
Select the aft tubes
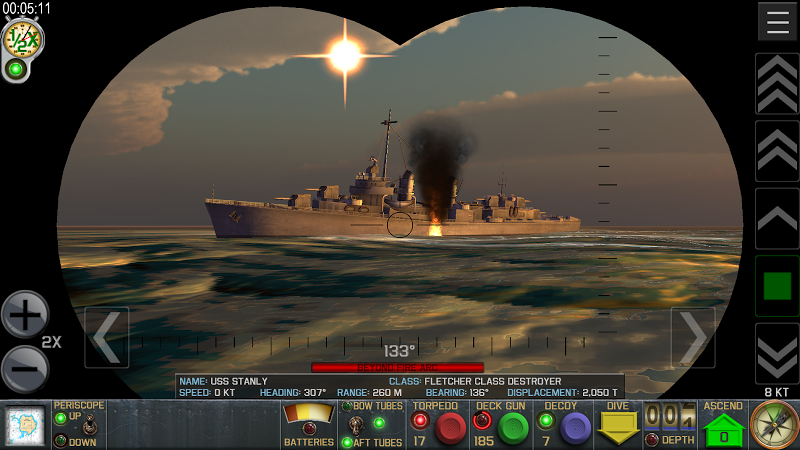347,442
